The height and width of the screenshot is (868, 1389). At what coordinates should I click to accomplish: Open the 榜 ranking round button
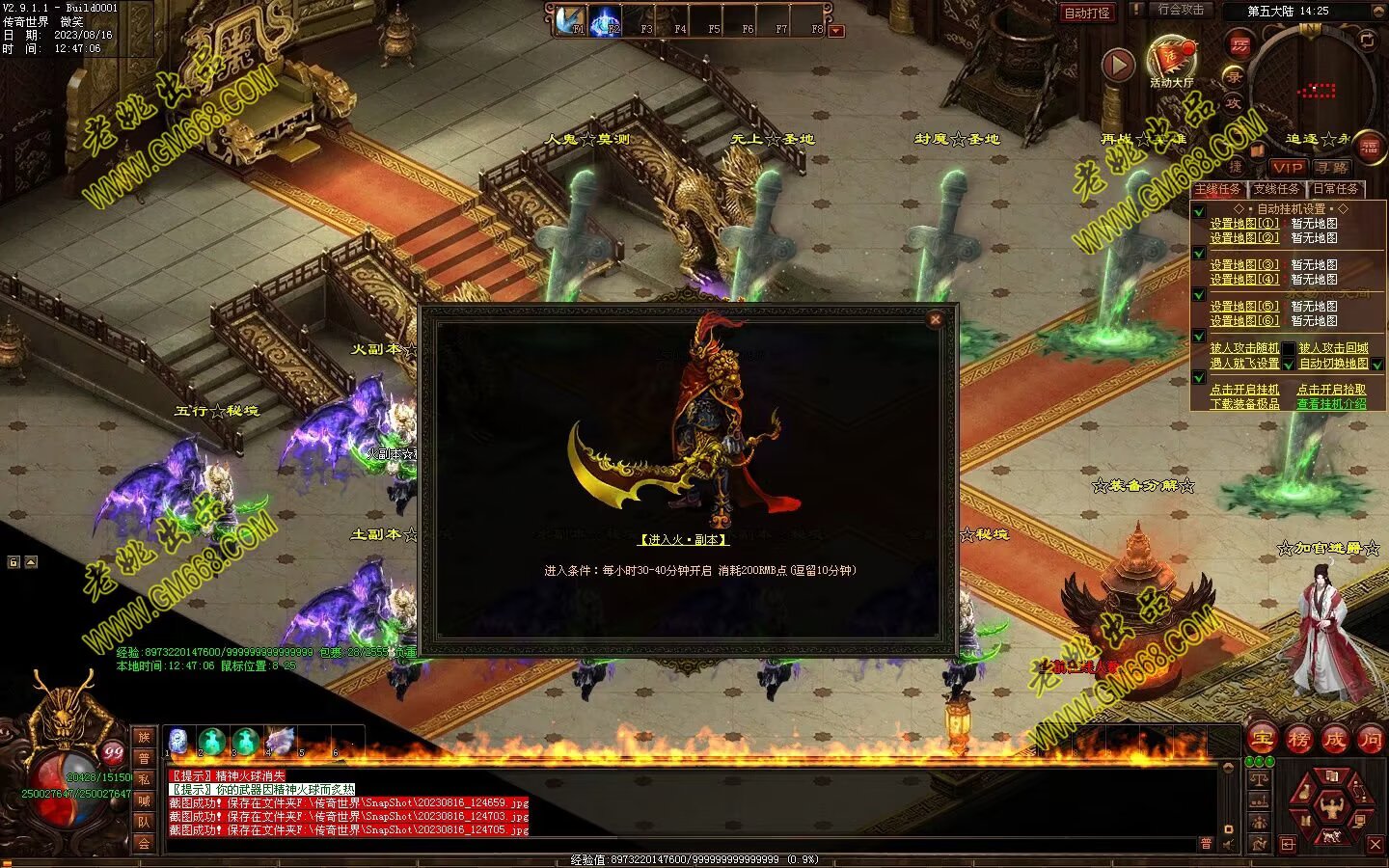pos(1298,740)
